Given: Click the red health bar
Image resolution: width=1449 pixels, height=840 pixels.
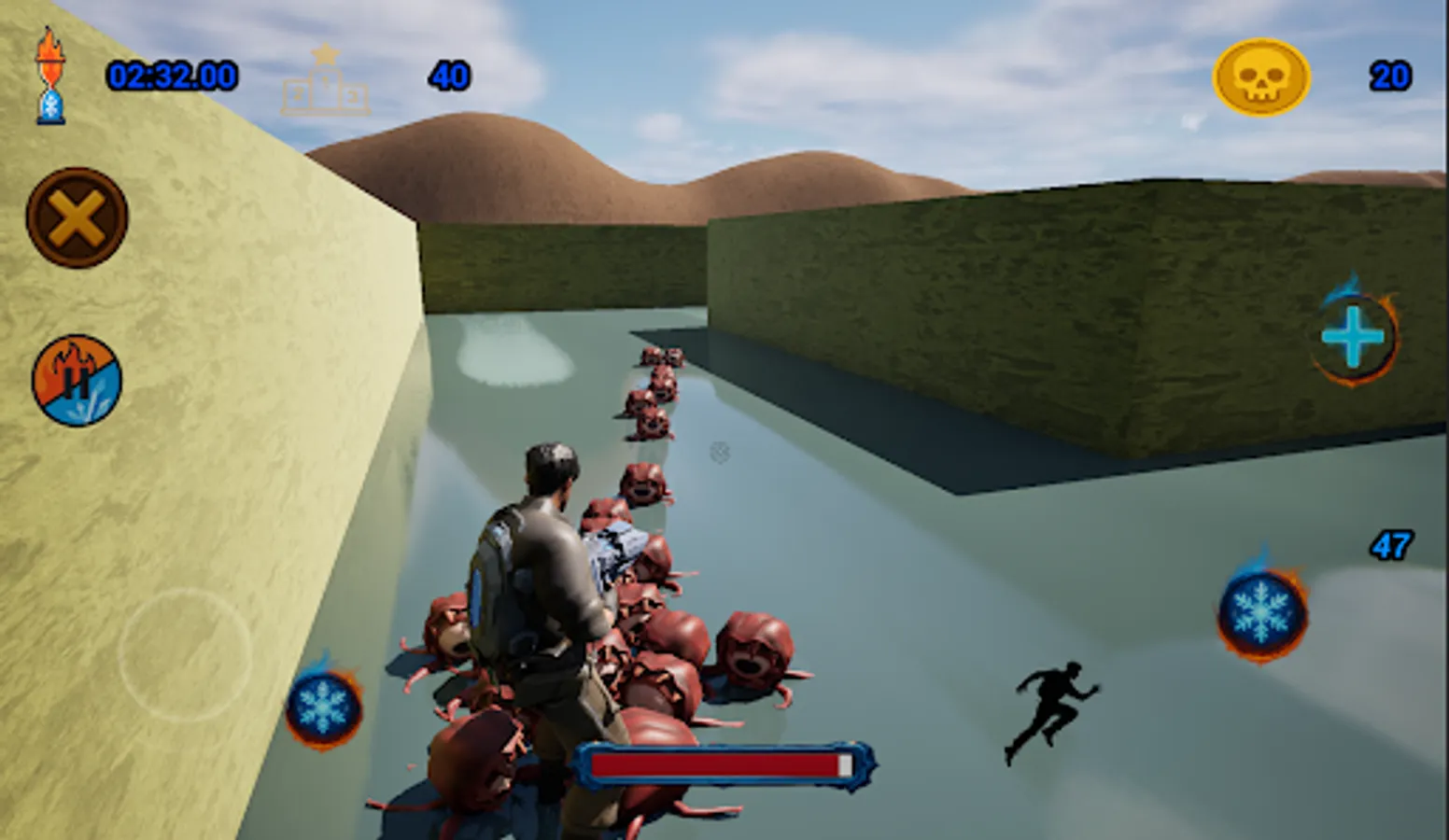Looking at the screenshot, I should 724,763.
